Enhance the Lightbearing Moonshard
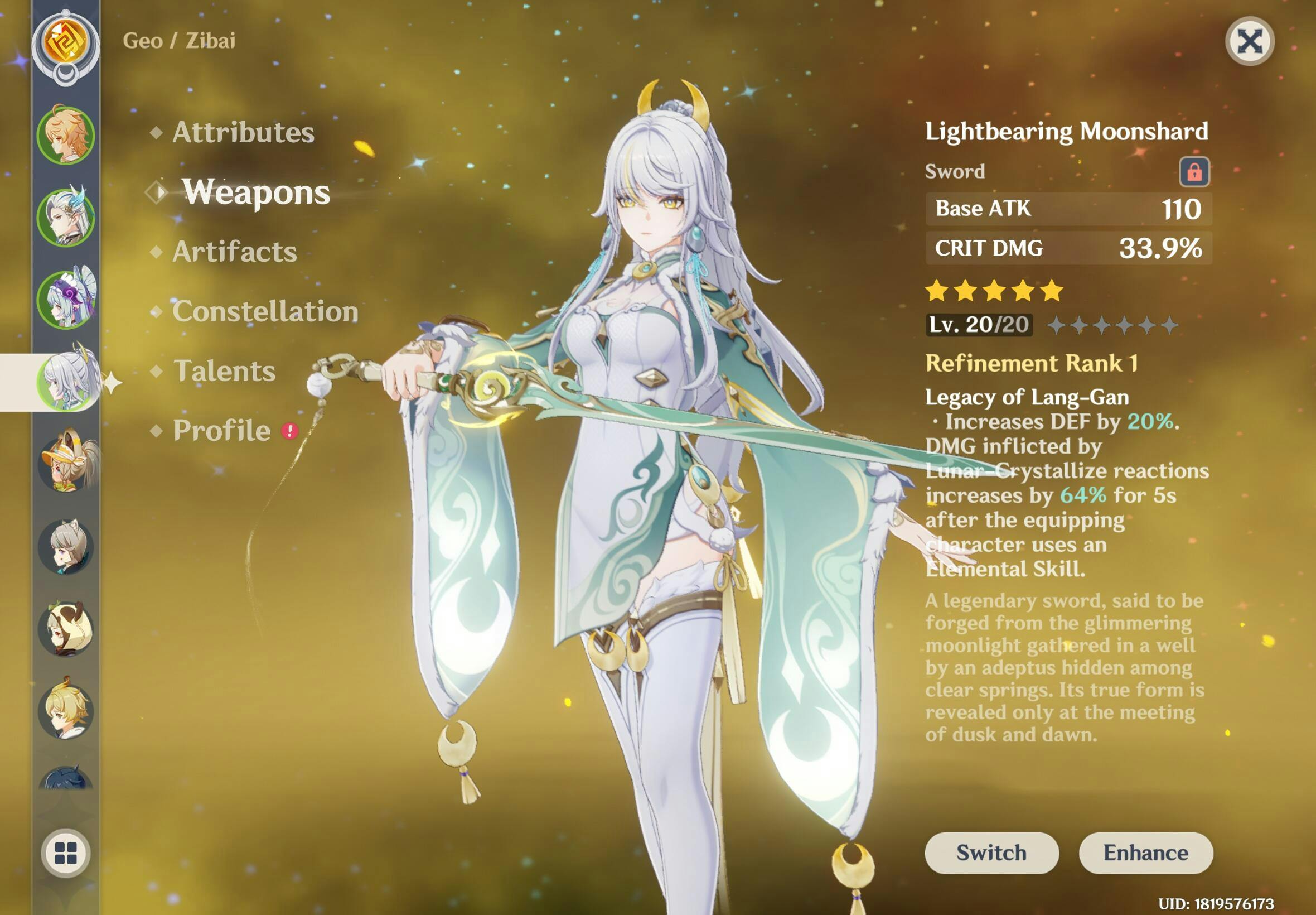1316x915 pixels. [1145, 853]
